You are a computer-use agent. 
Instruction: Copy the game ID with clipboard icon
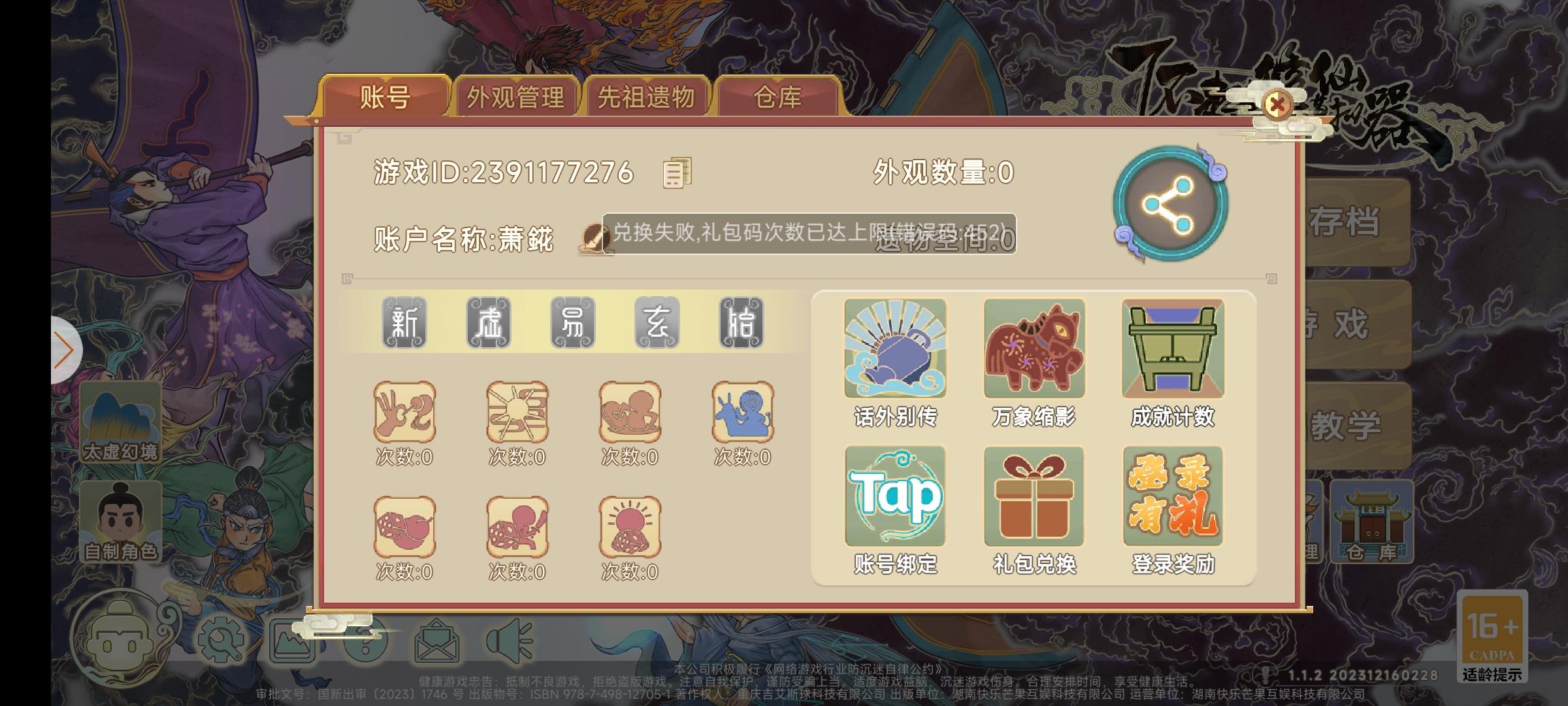676,175
